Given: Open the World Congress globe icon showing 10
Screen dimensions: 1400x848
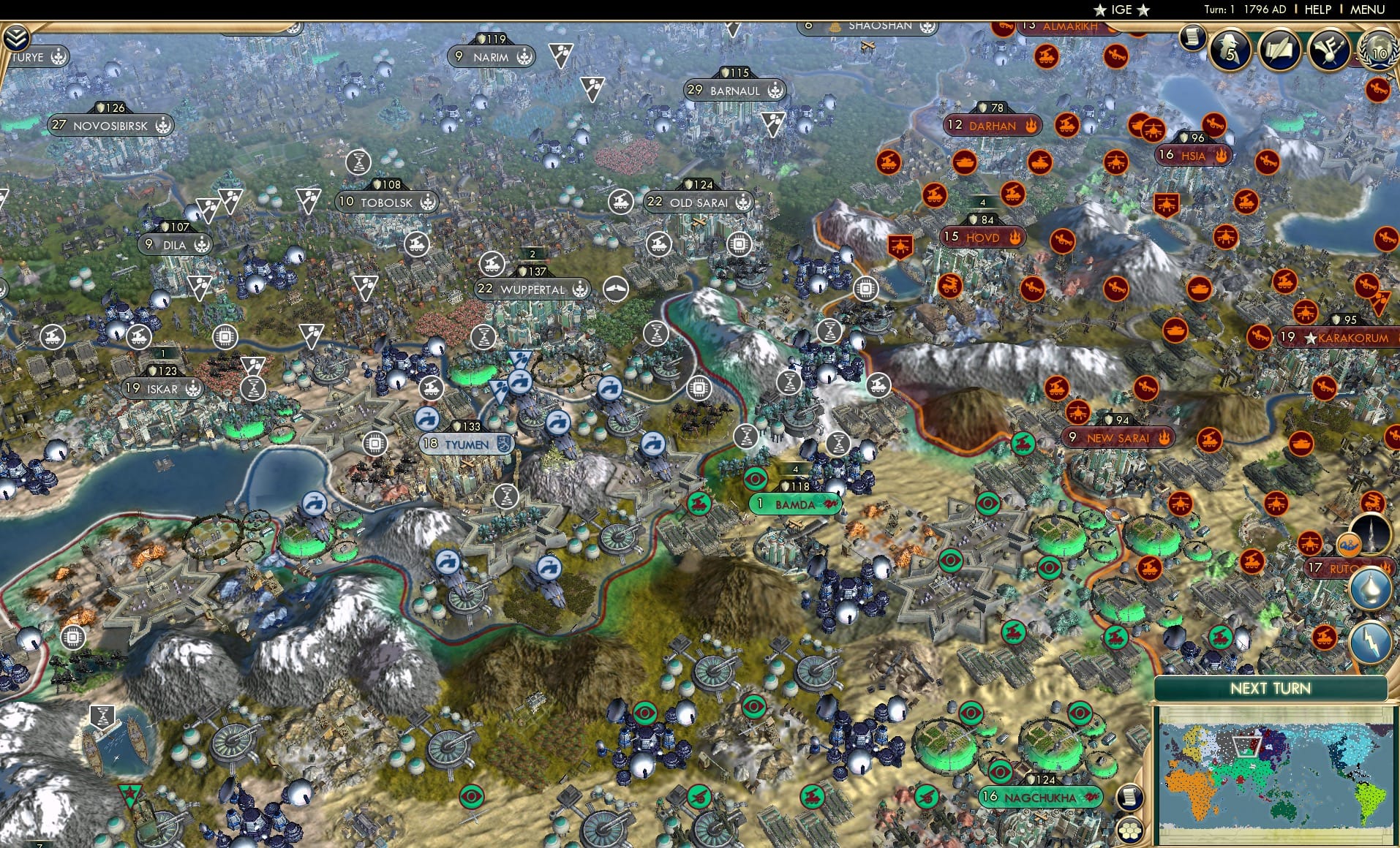Looking at the screenshot, I should click(x=1381, y=53).
